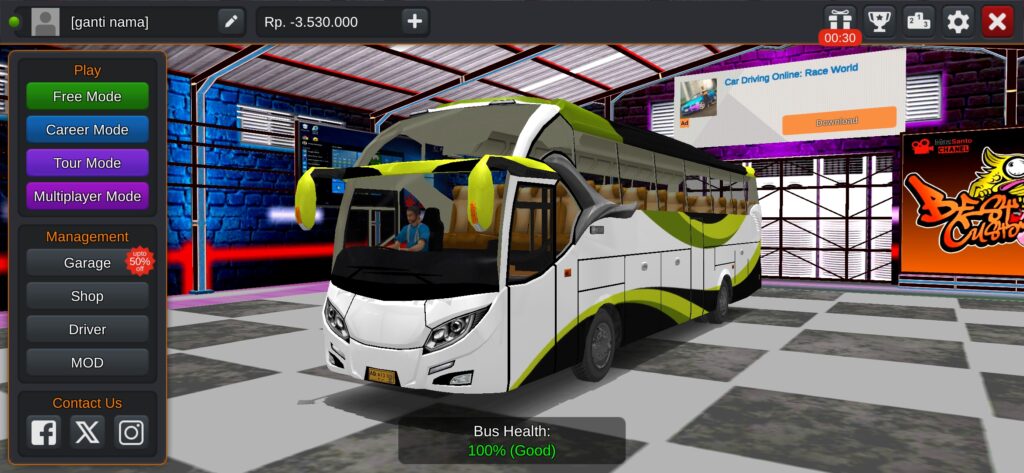Visit the Facebook page
The width and height of the screenshot is (1024, 473).
point(44,432)
